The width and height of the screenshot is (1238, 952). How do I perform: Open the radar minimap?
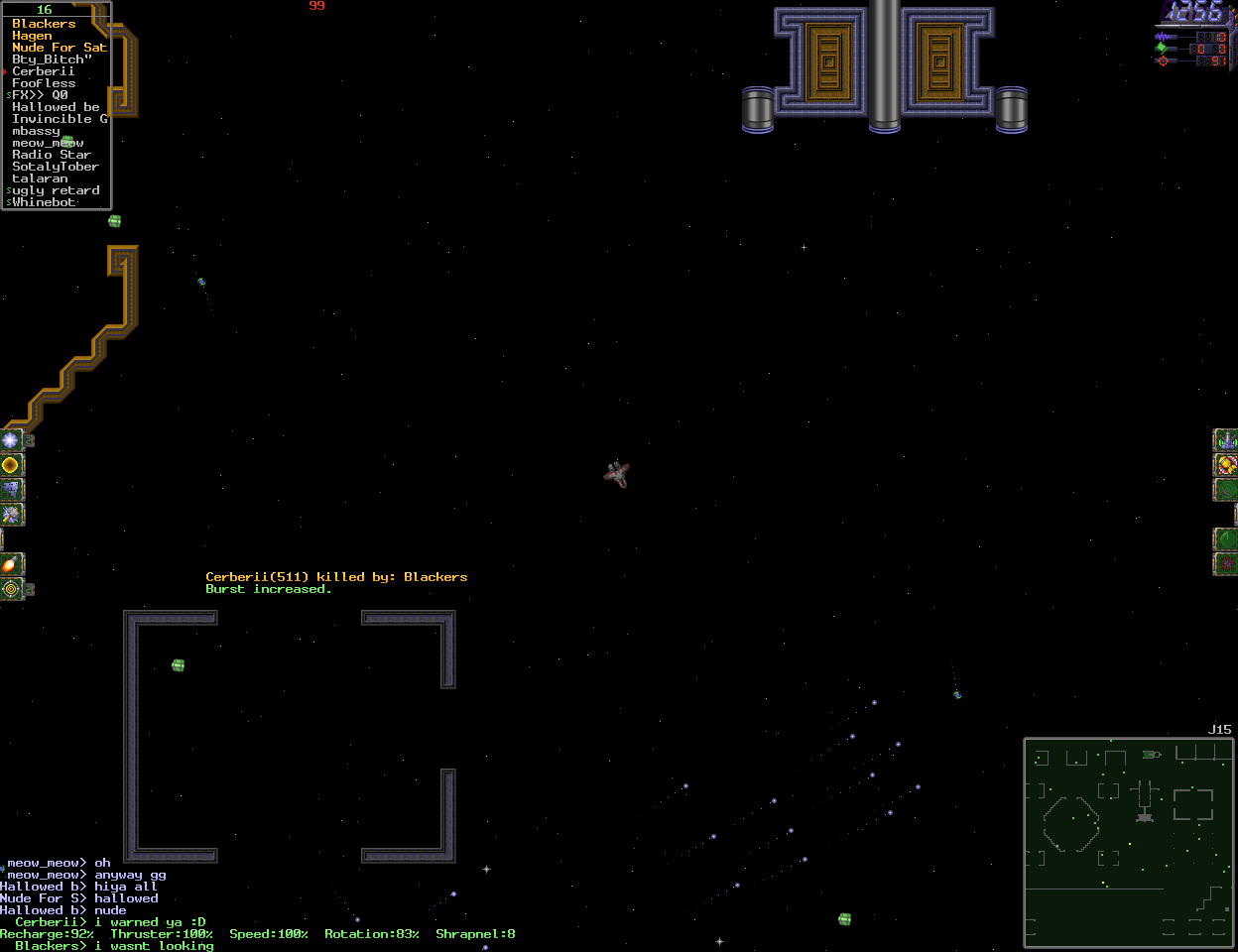click(x=1129, y=842)
